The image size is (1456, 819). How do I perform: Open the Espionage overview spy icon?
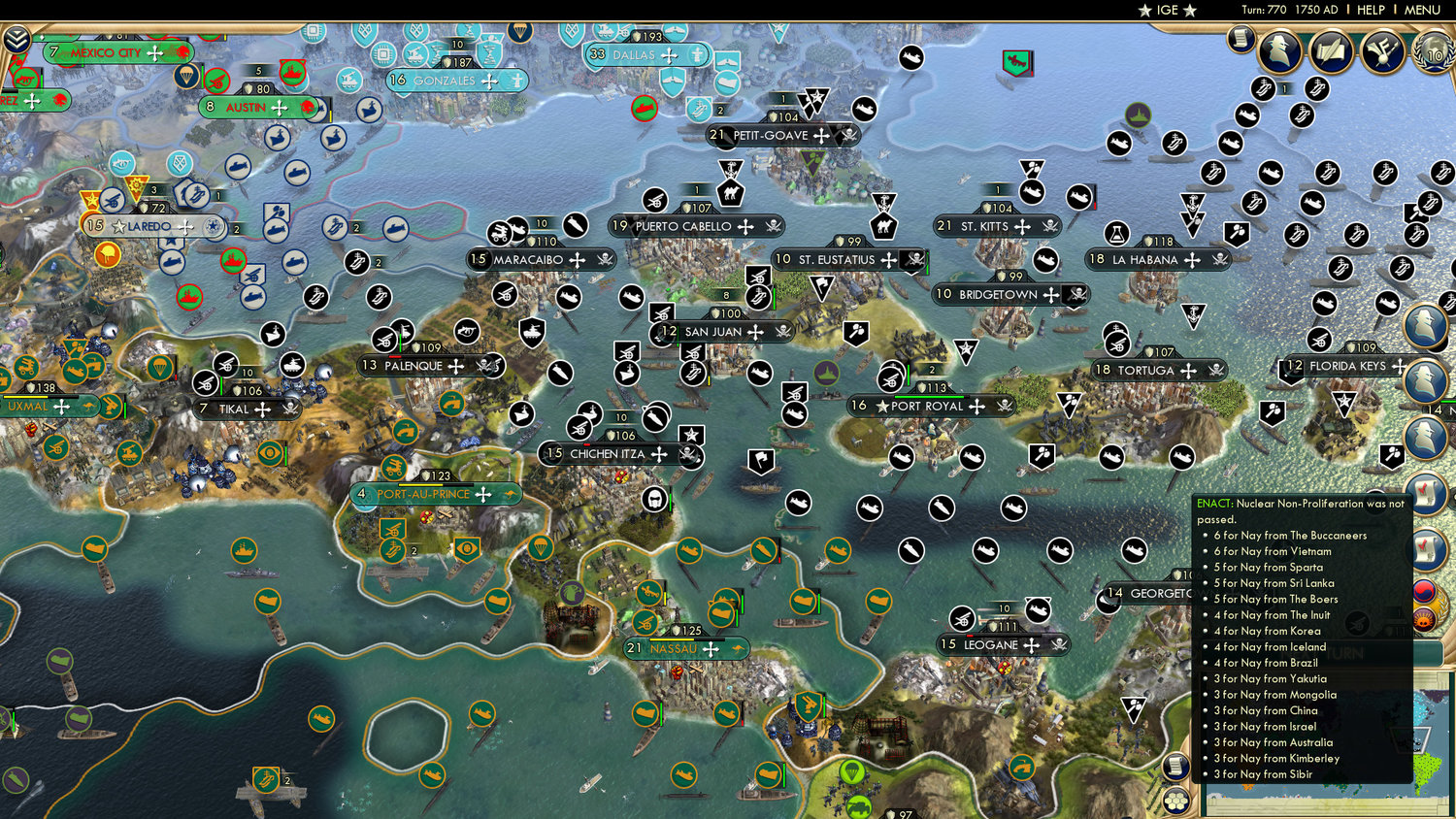click(x=1279, y=50)
